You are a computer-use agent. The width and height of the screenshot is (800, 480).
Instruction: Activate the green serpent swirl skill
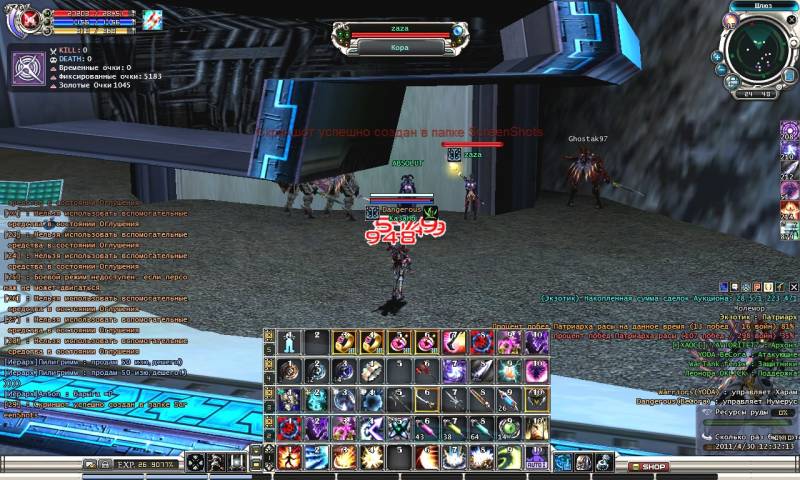point(509,457)
